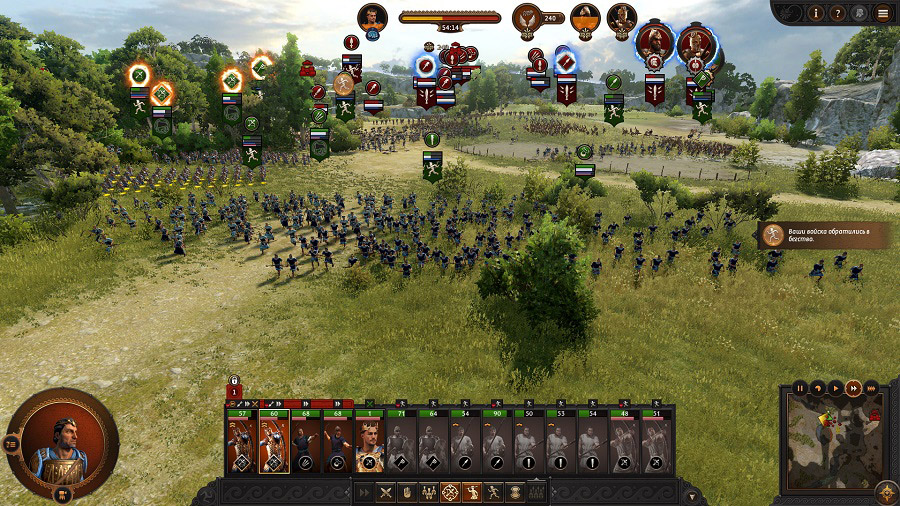Set battle speed to the fastest option

point(870,387)
